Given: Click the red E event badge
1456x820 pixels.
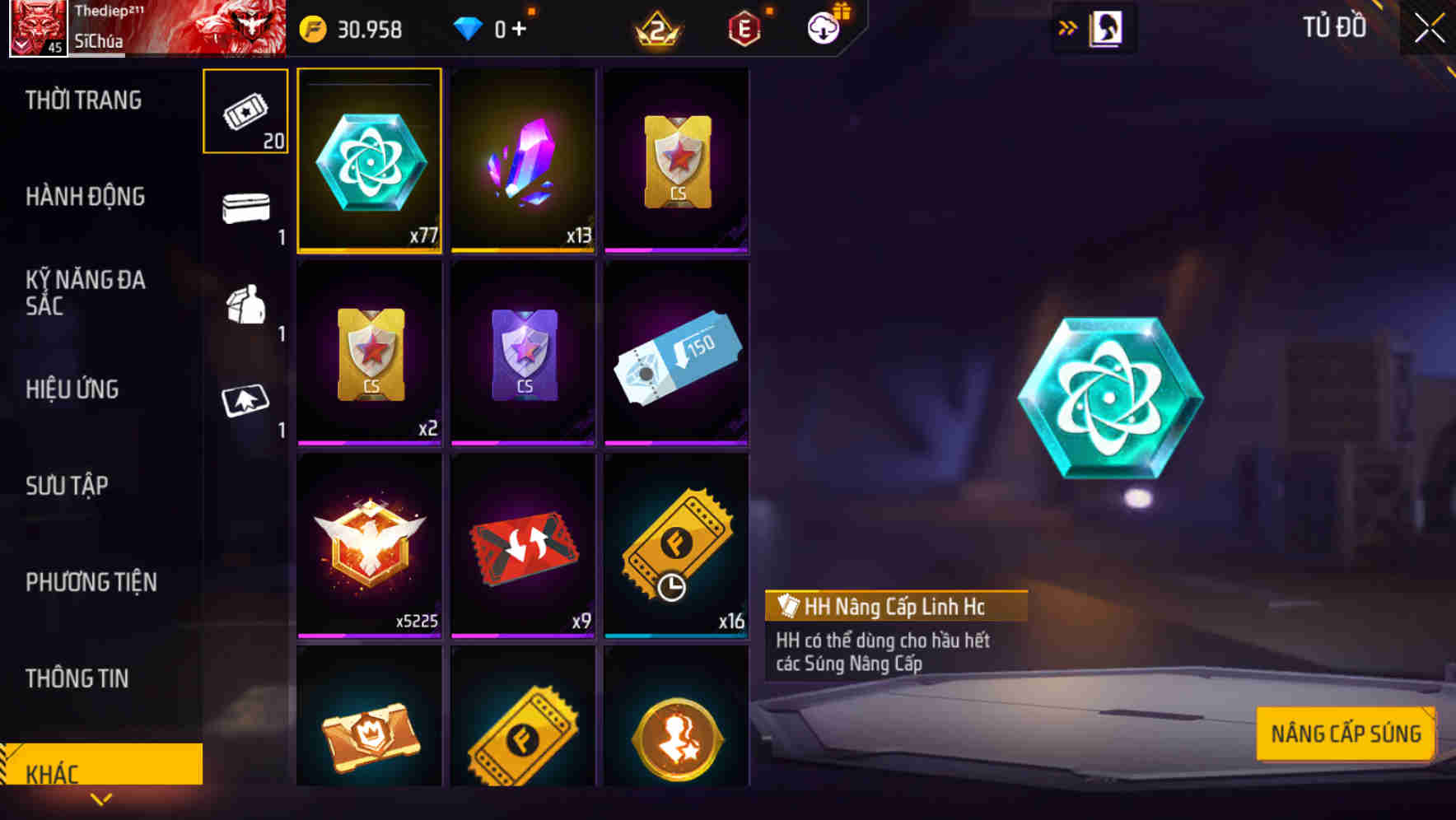Looking at the screenshot, I should pos(745,29).
